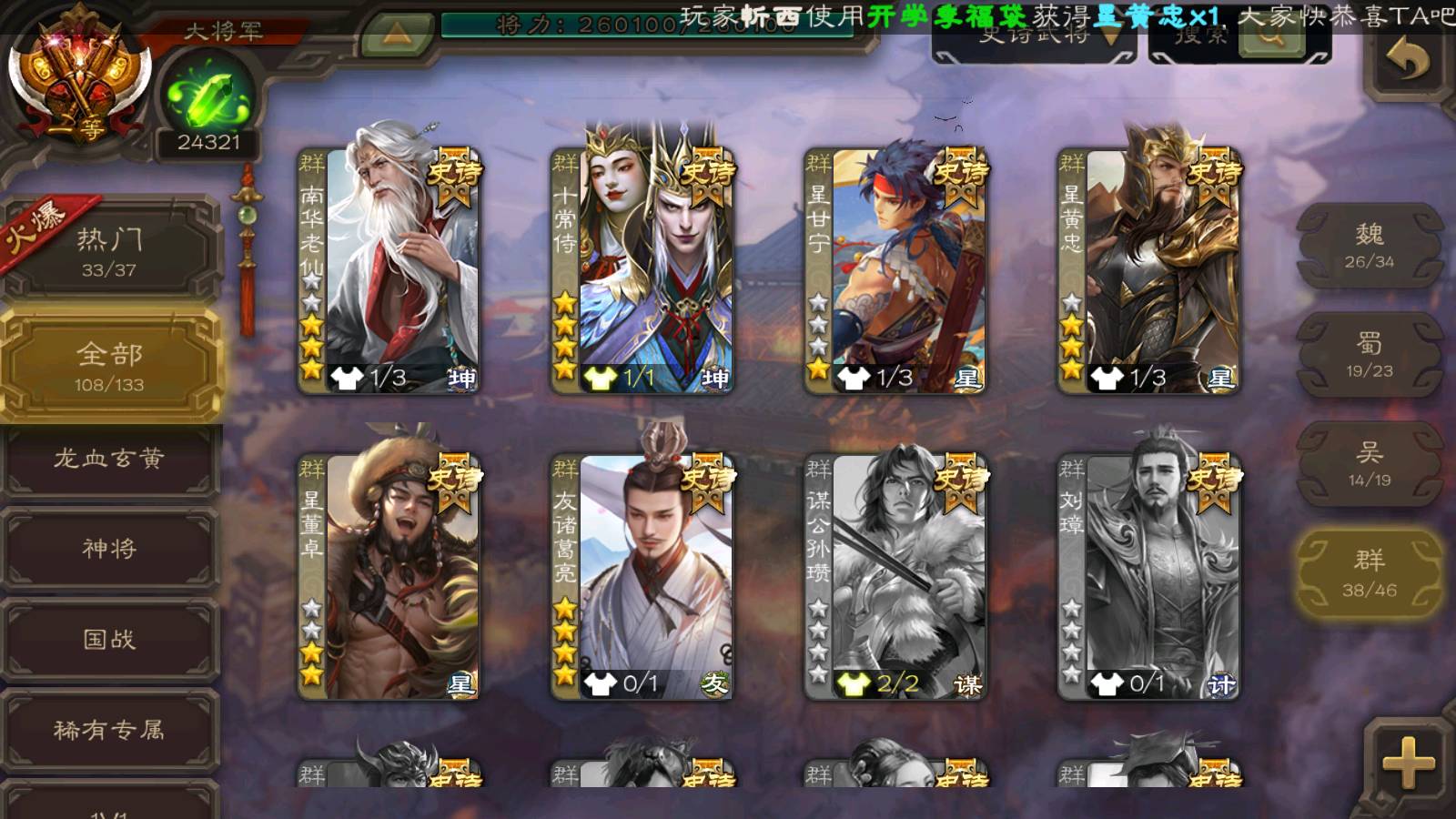Image resolution: width=1456 pixels, height=819 pixels.
Task: Select the 全部 heroes tab
Action: pos(109,366)
